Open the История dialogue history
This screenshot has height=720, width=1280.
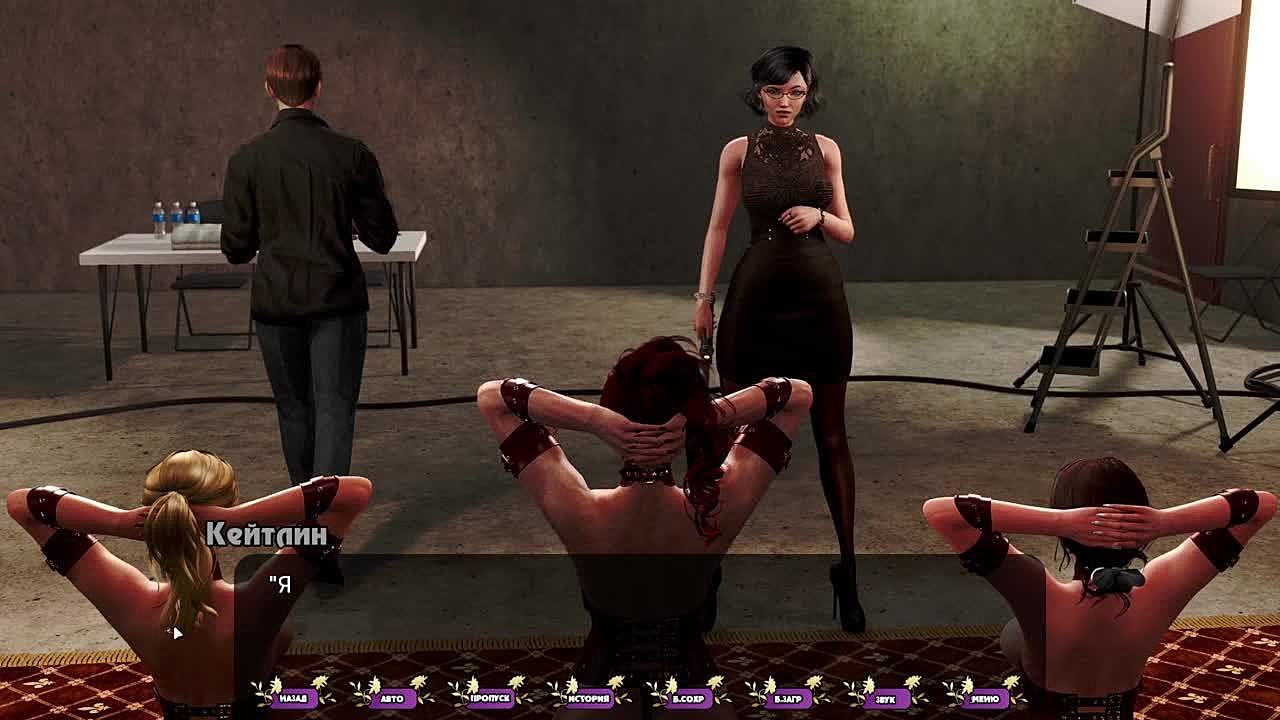pyautogui.click(x=589, y=698)
